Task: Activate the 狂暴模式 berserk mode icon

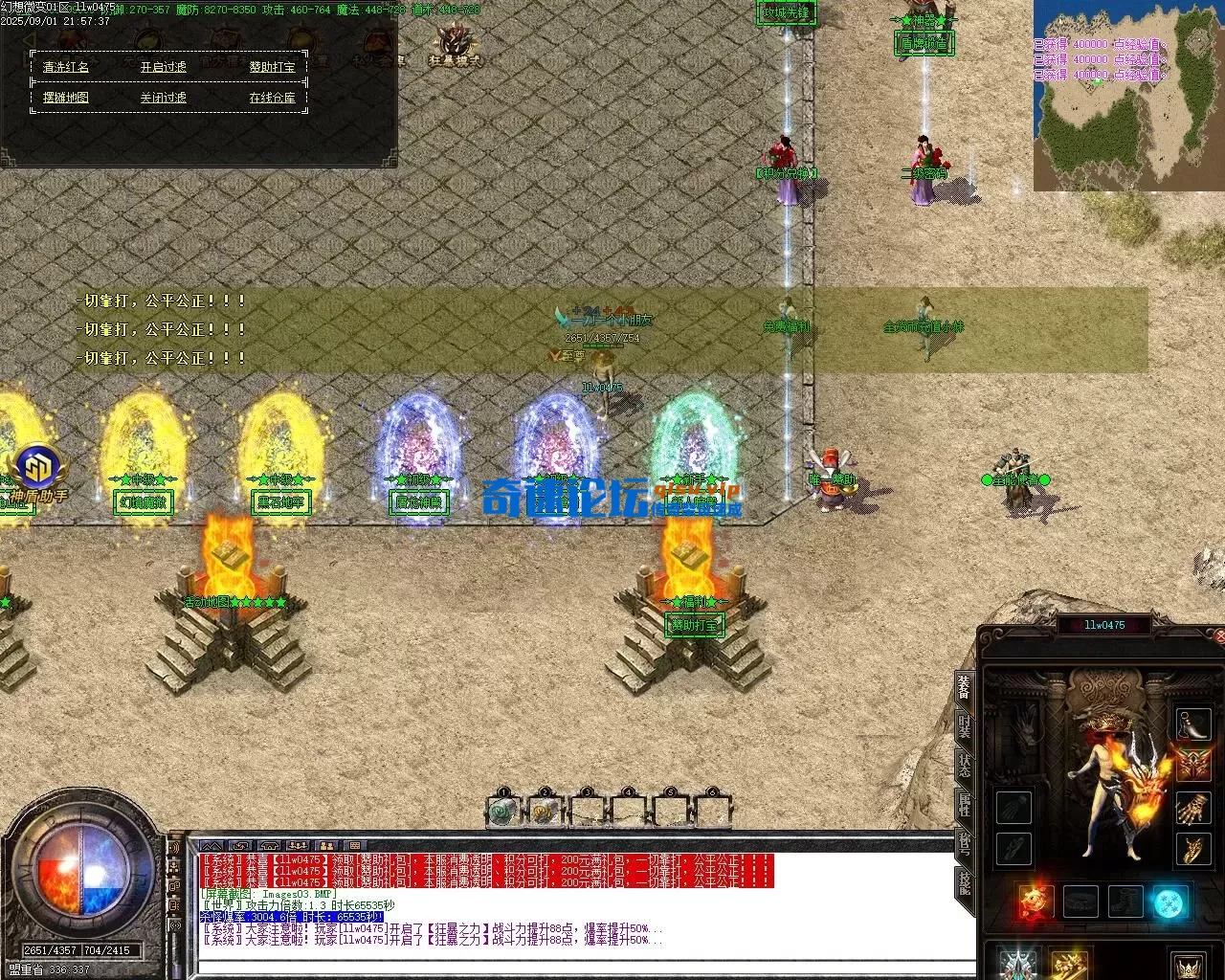Action: 456,45
